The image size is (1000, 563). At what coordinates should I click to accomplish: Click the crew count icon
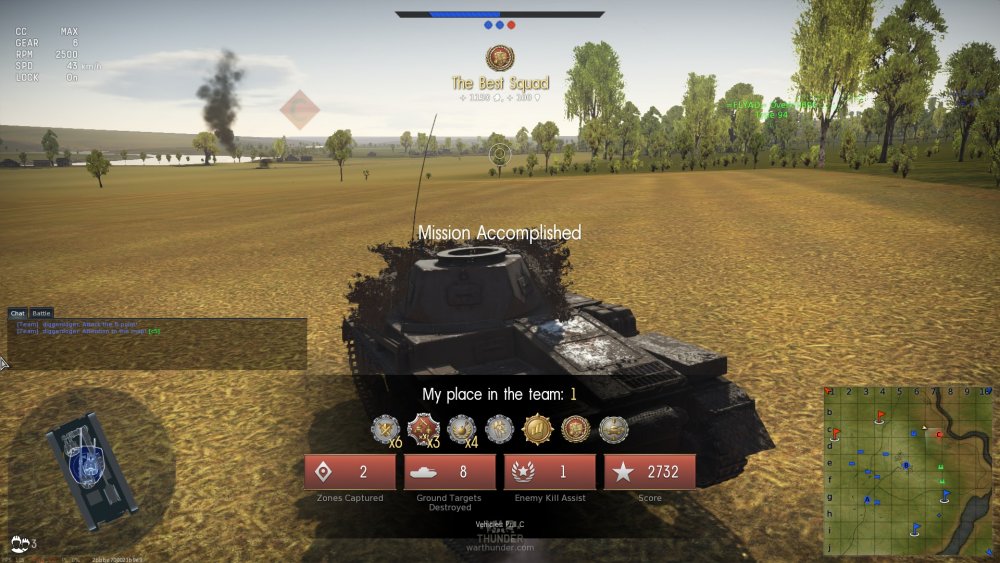click(x=20, y=543)
